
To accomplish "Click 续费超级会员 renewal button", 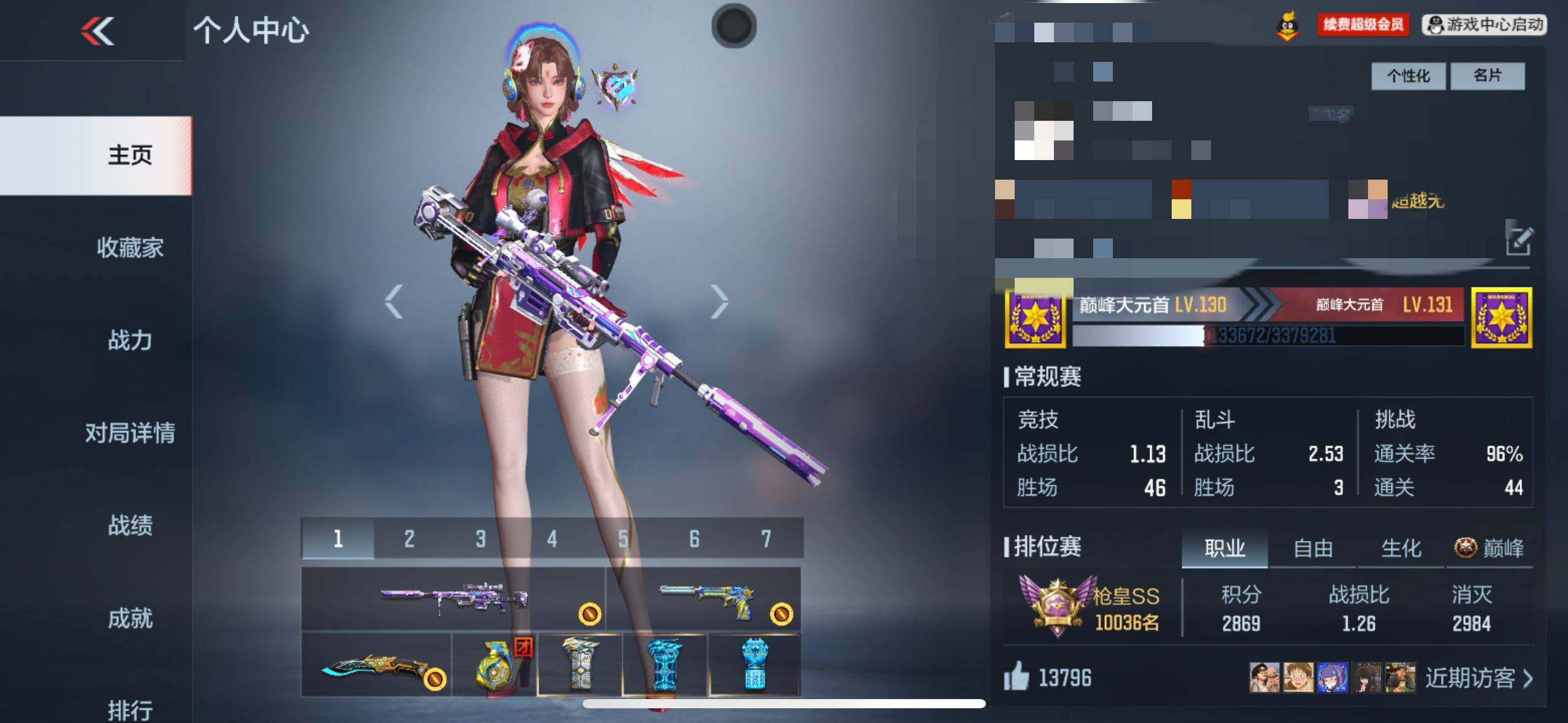I will point(1362,25).
